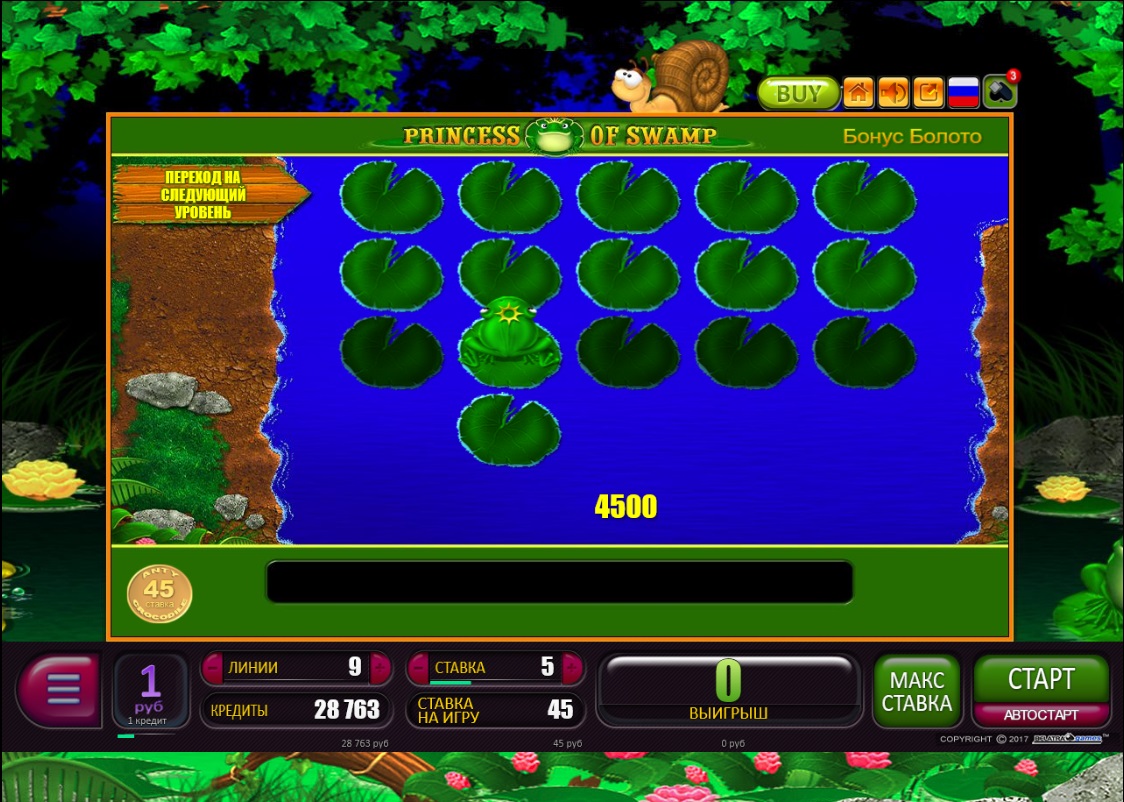This screenshot has width=1124, height=802.
Task: Change language via the Russian flag
Action: (963, 93)
